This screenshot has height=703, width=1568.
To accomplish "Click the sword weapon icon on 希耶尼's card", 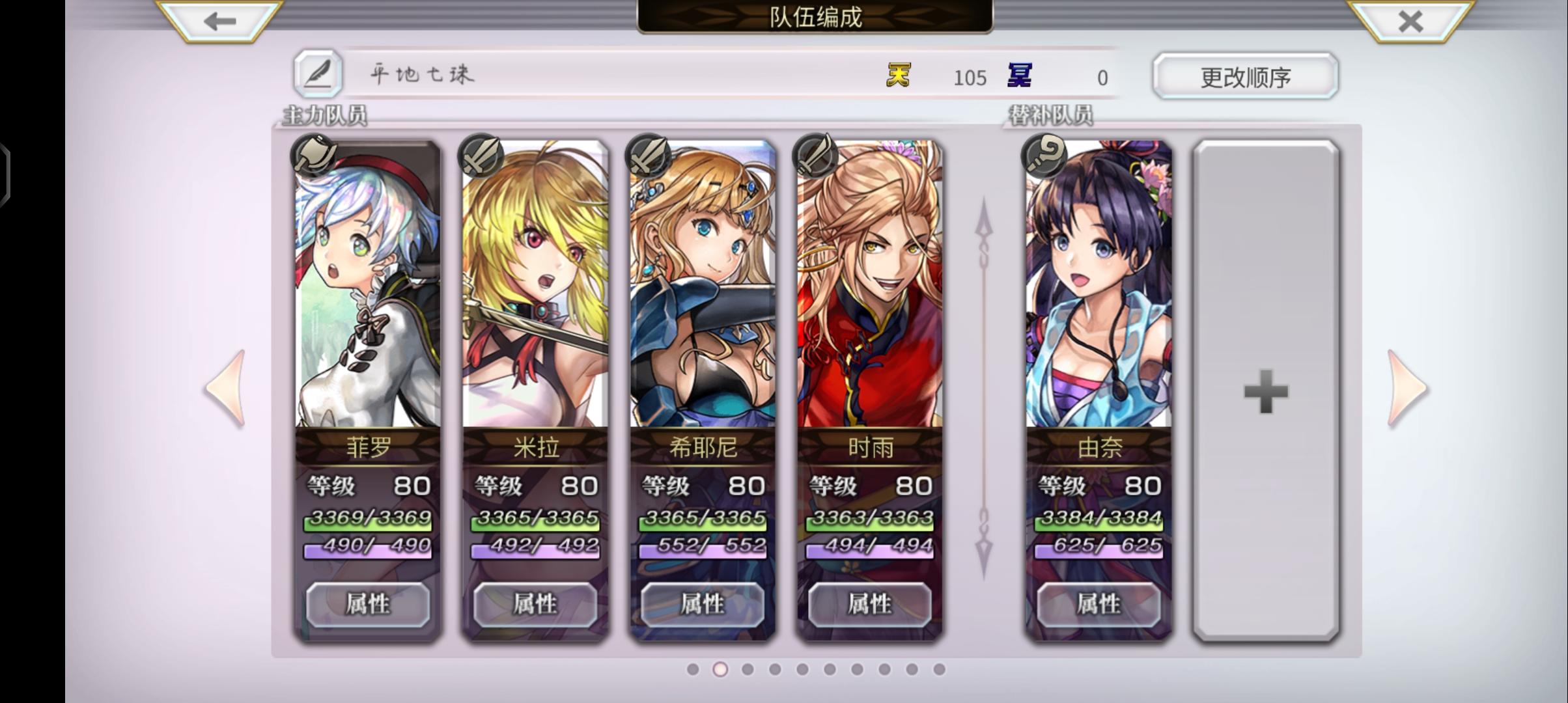I will (647, 156).
